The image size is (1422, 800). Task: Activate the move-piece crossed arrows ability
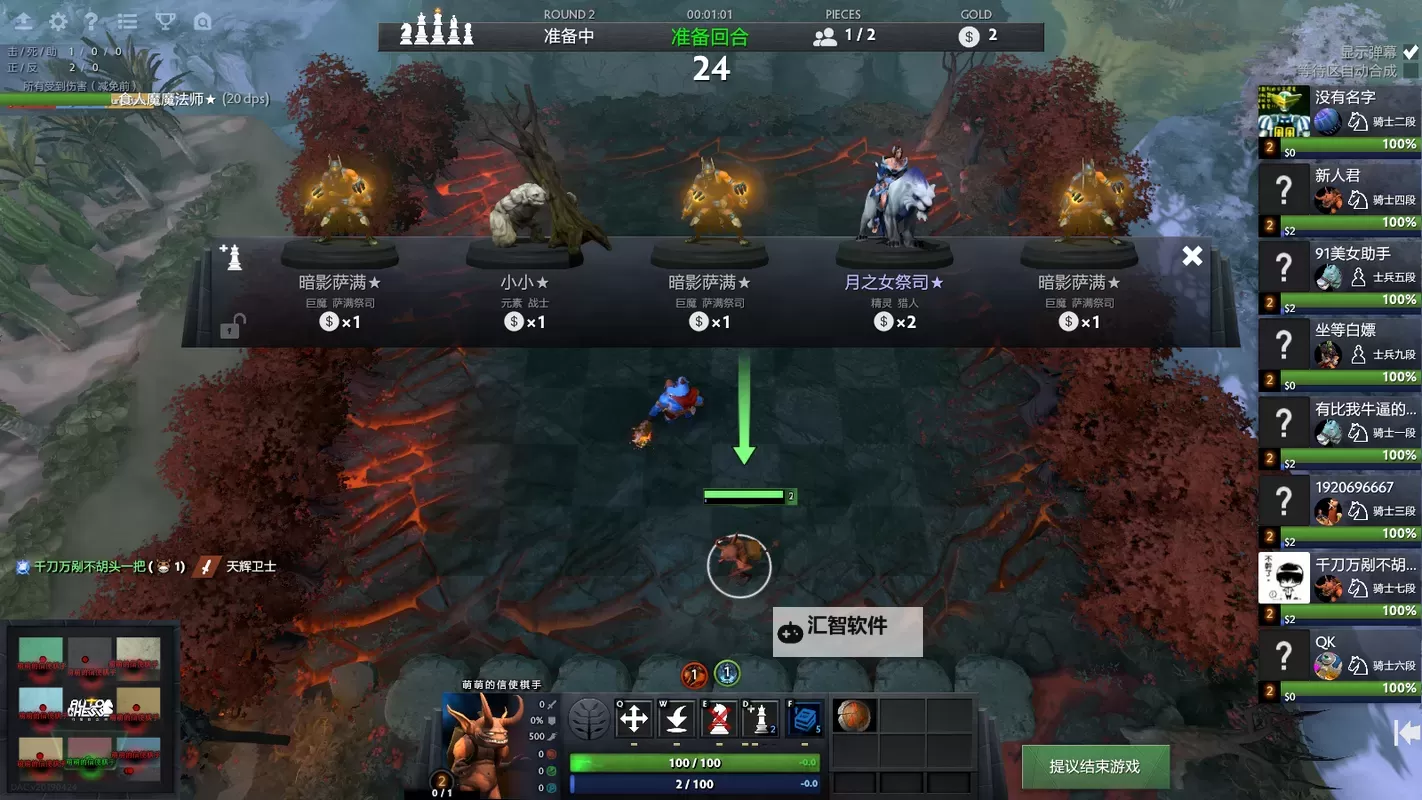pyautogui.click(x=634, y=718)
